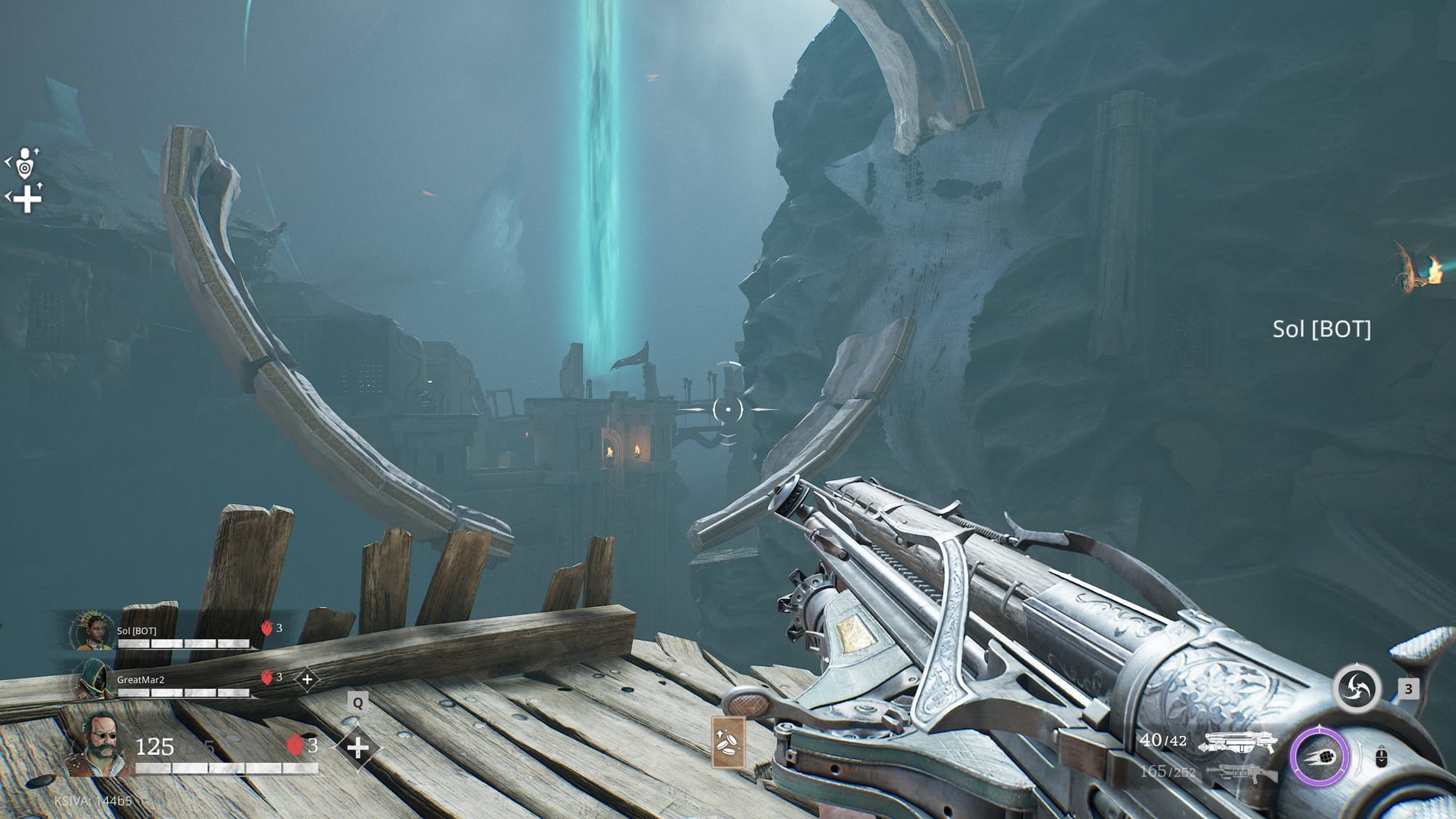Activate the purple-ringed grenade ability
1456x819 pixels.
(x=1320, y=757)
